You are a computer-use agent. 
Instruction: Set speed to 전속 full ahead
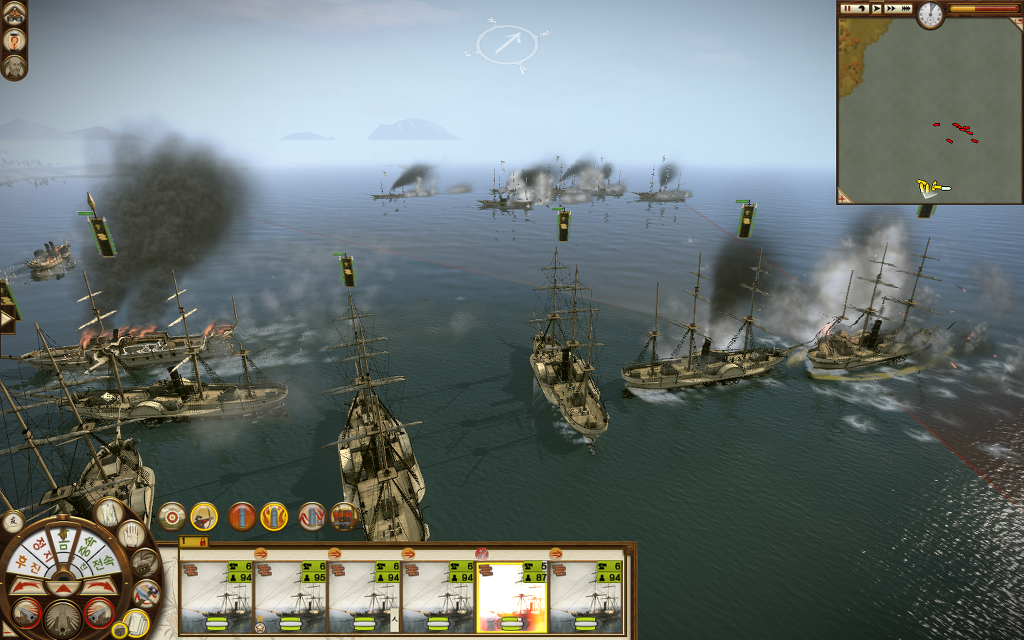coord(104,562)
